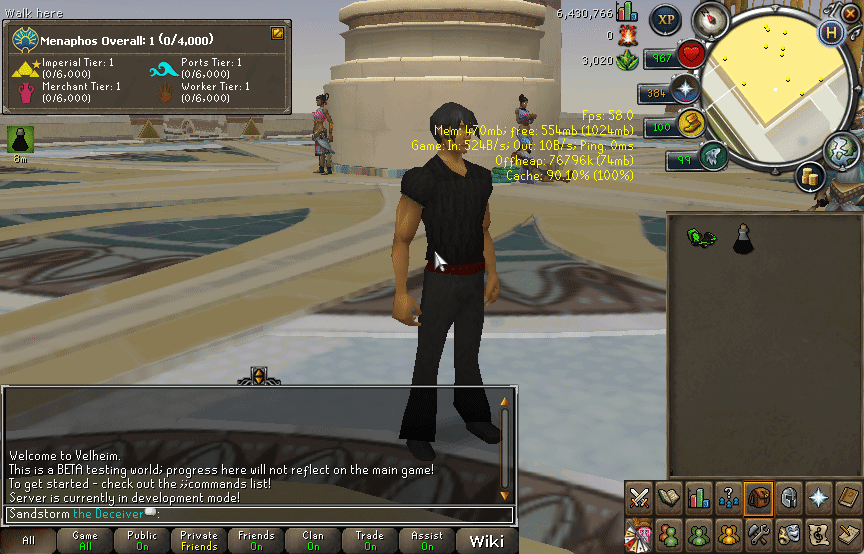Viewport: 864px width, 554px height.
Task: Open the crossed swords combat tab
Action: pyautogui.click(x=640, y=497)
